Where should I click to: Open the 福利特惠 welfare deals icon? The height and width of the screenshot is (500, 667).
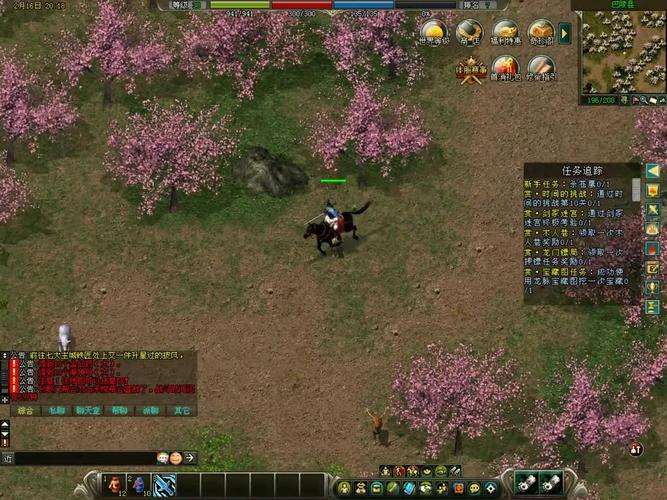[x=505, y=33]
